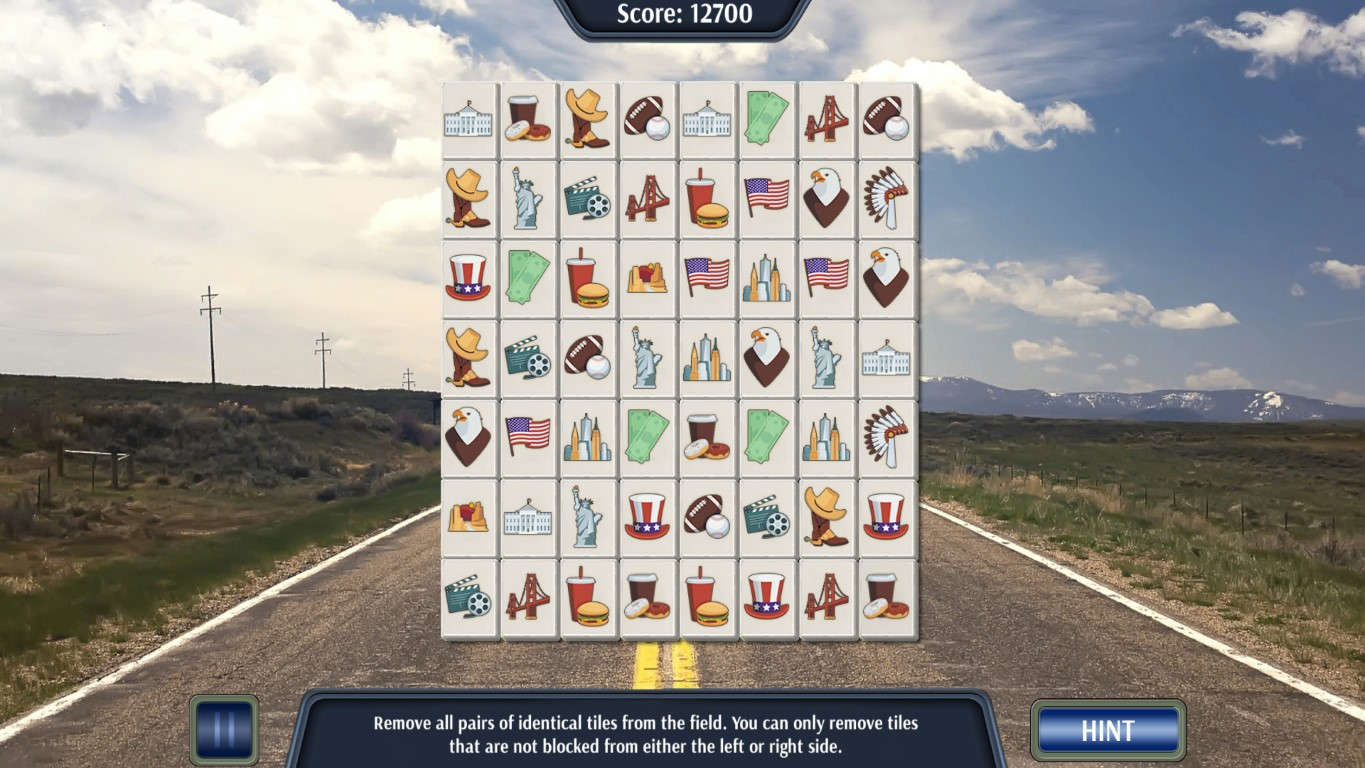Click the bald eagle tile in second row

tap(825, 198)
